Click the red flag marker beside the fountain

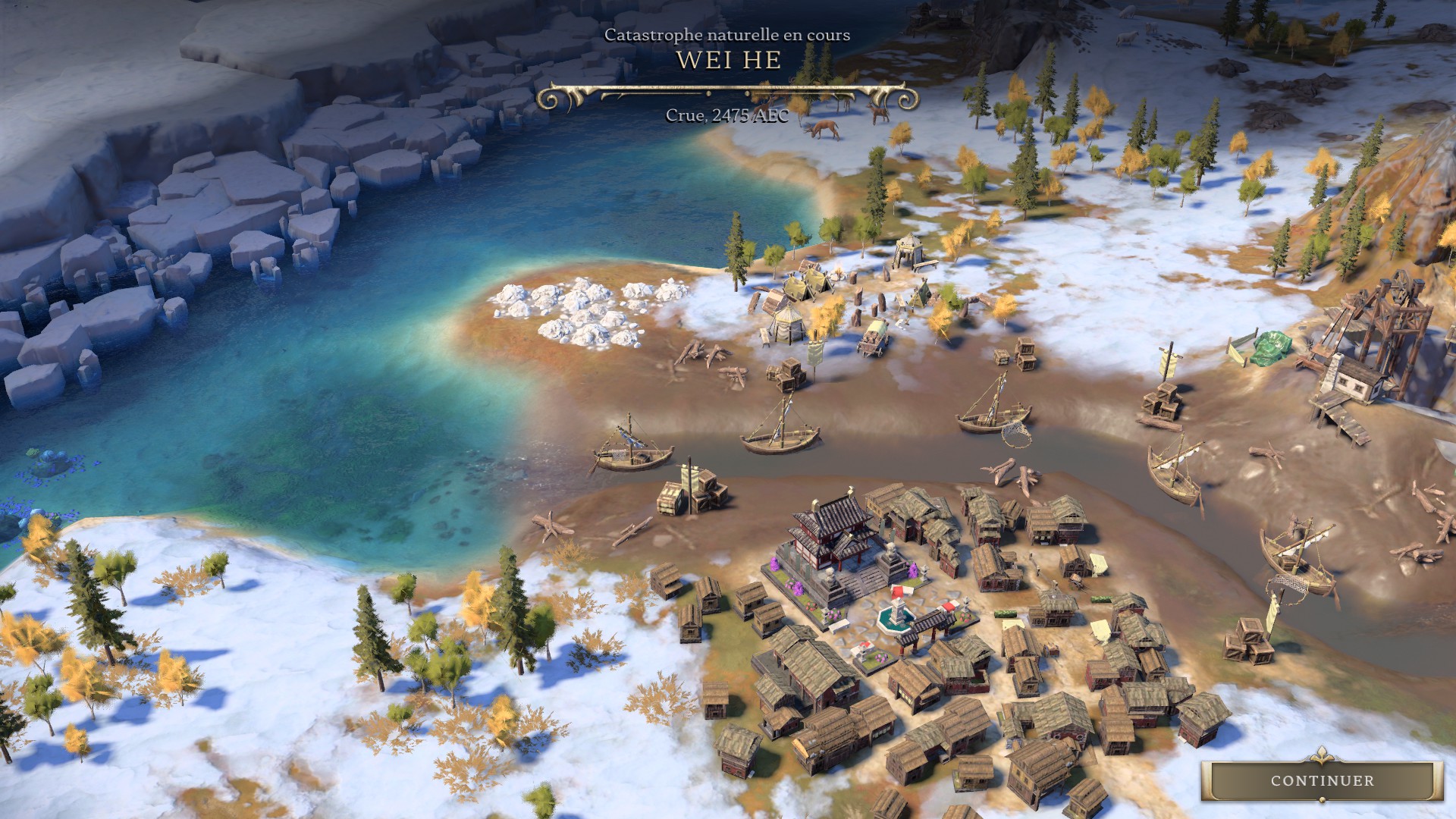(899, 589)
